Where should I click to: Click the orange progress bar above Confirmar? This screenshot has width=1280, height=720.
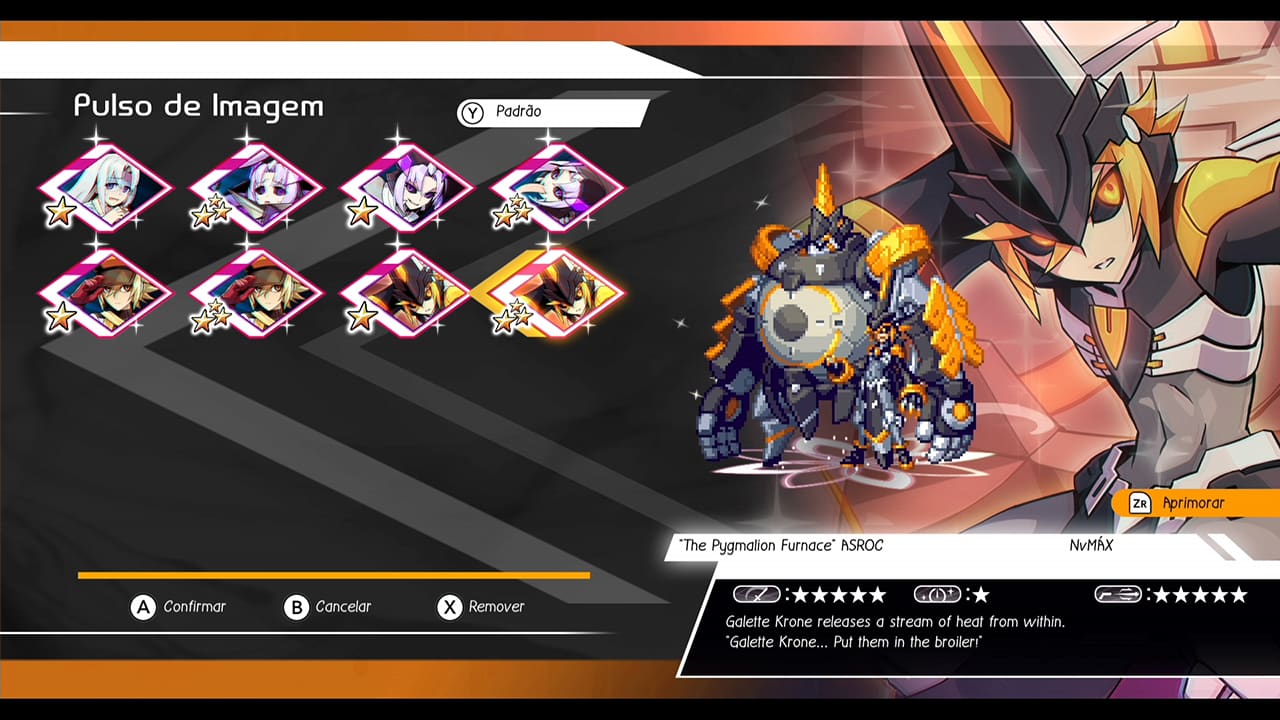[x=335, y=575]
